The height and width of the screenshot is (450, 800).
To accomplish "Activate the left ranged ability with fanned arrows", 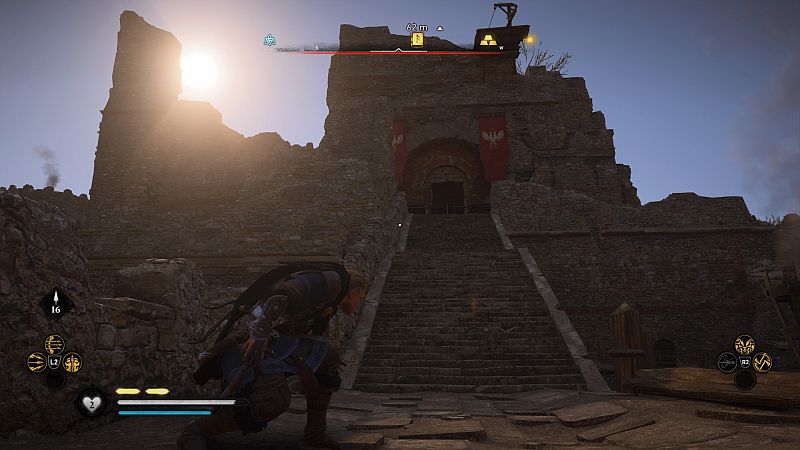I will click(38, 363).
